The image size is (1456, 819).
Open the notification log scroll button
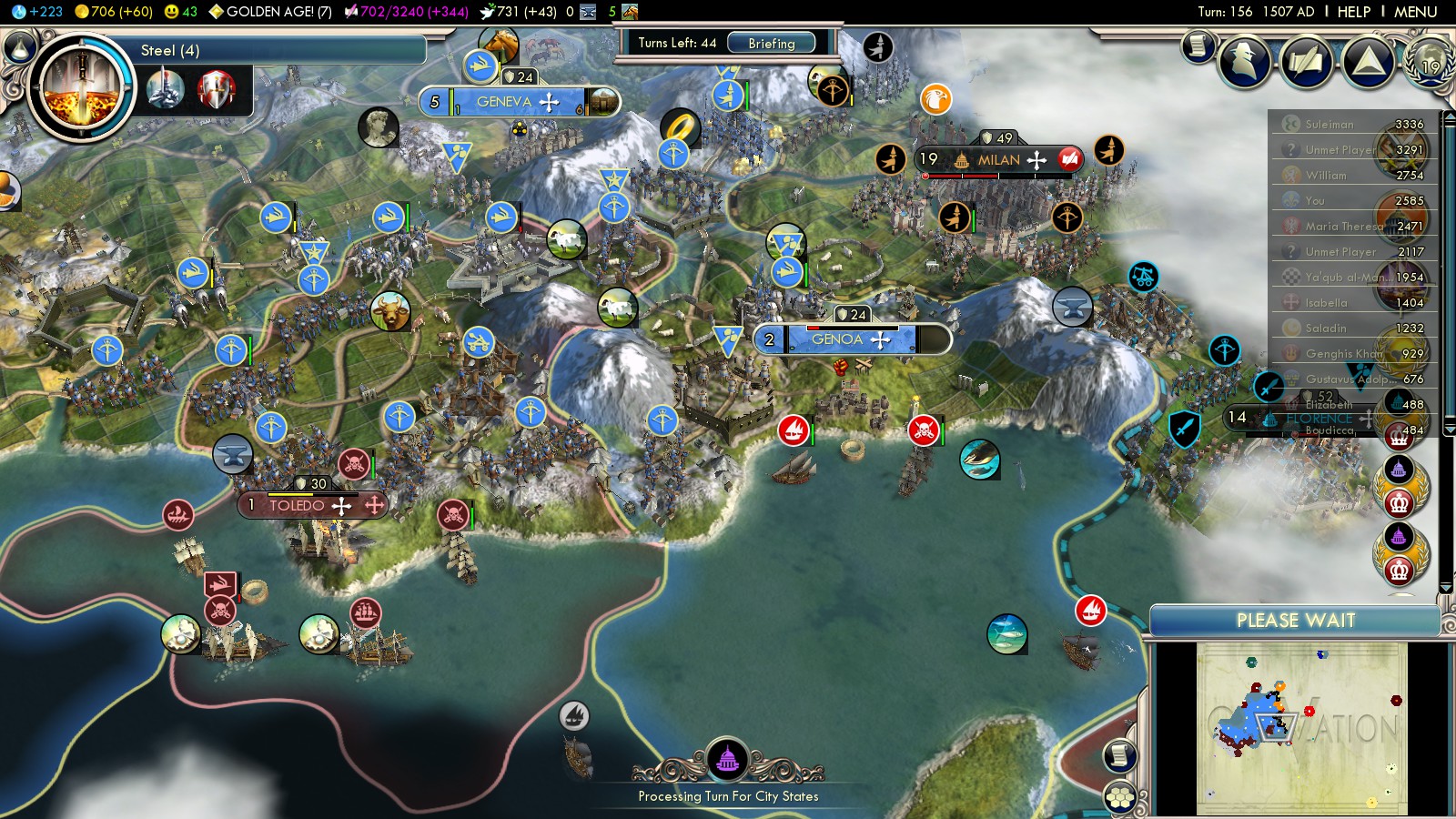pyautogui.click(x=1198, y=45)
